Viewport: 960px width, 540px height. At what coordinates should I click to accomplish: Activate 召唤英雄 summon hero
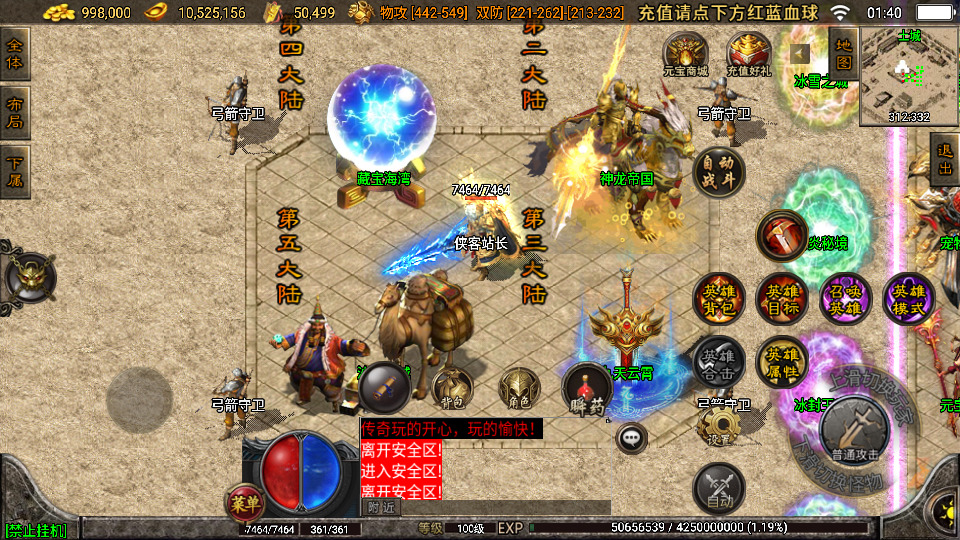845,298
